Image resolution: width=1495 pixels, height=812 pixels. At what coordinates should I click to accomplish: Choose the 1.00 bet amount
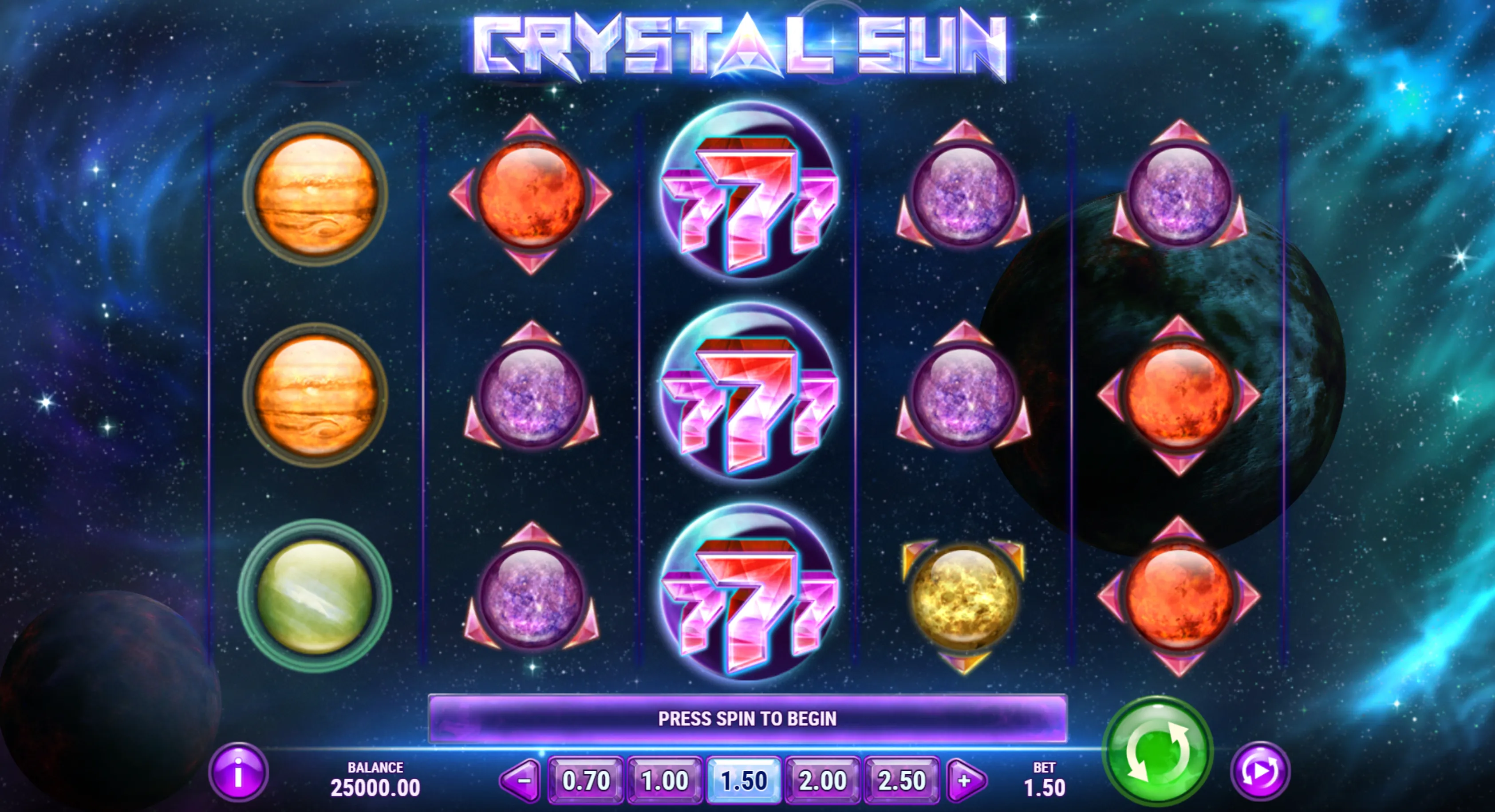tap(665, 780)
